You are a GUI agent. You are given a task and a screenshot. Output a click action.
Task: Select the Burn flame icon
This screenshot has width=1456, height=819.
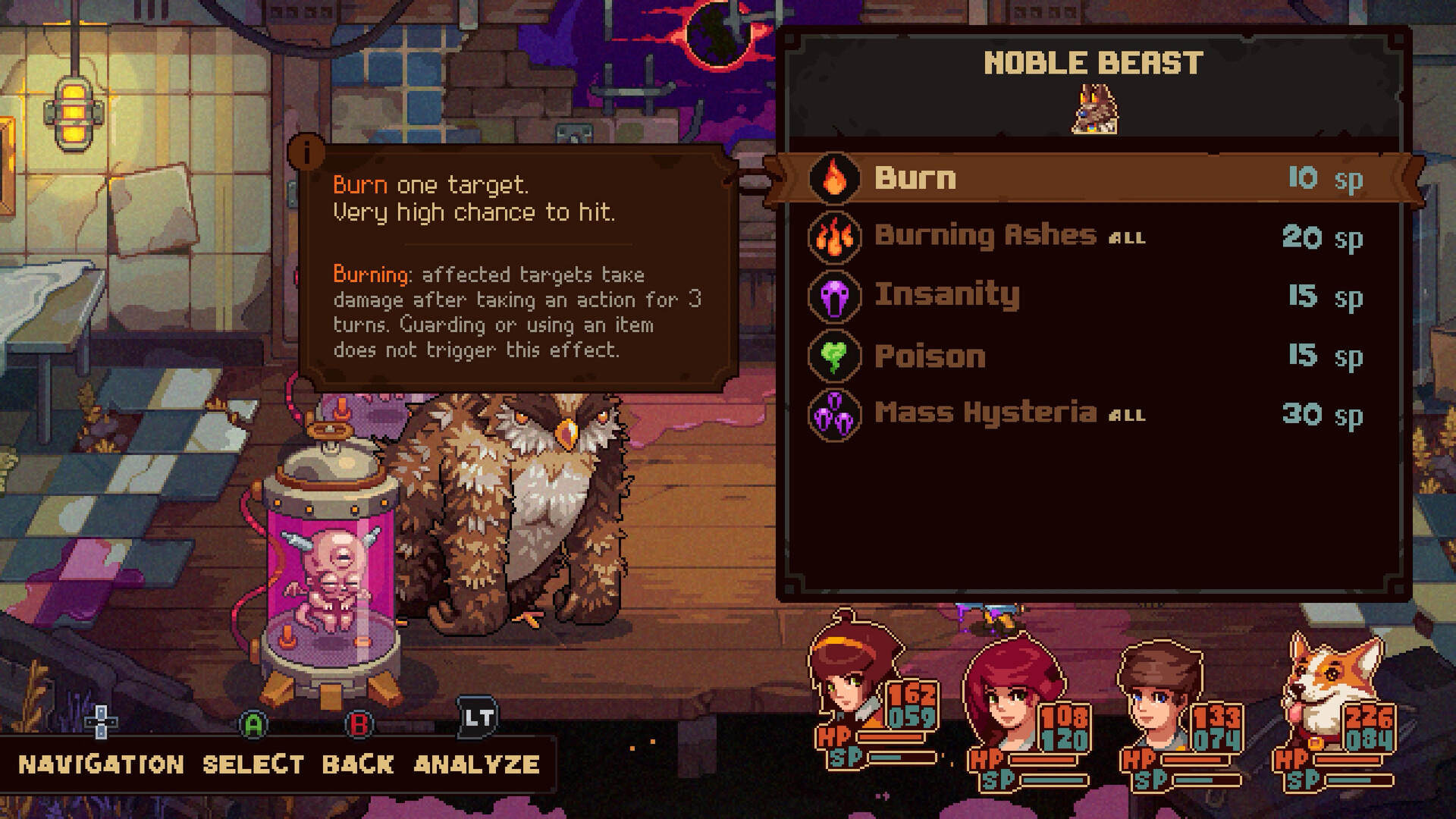click(x=835, y=180)
